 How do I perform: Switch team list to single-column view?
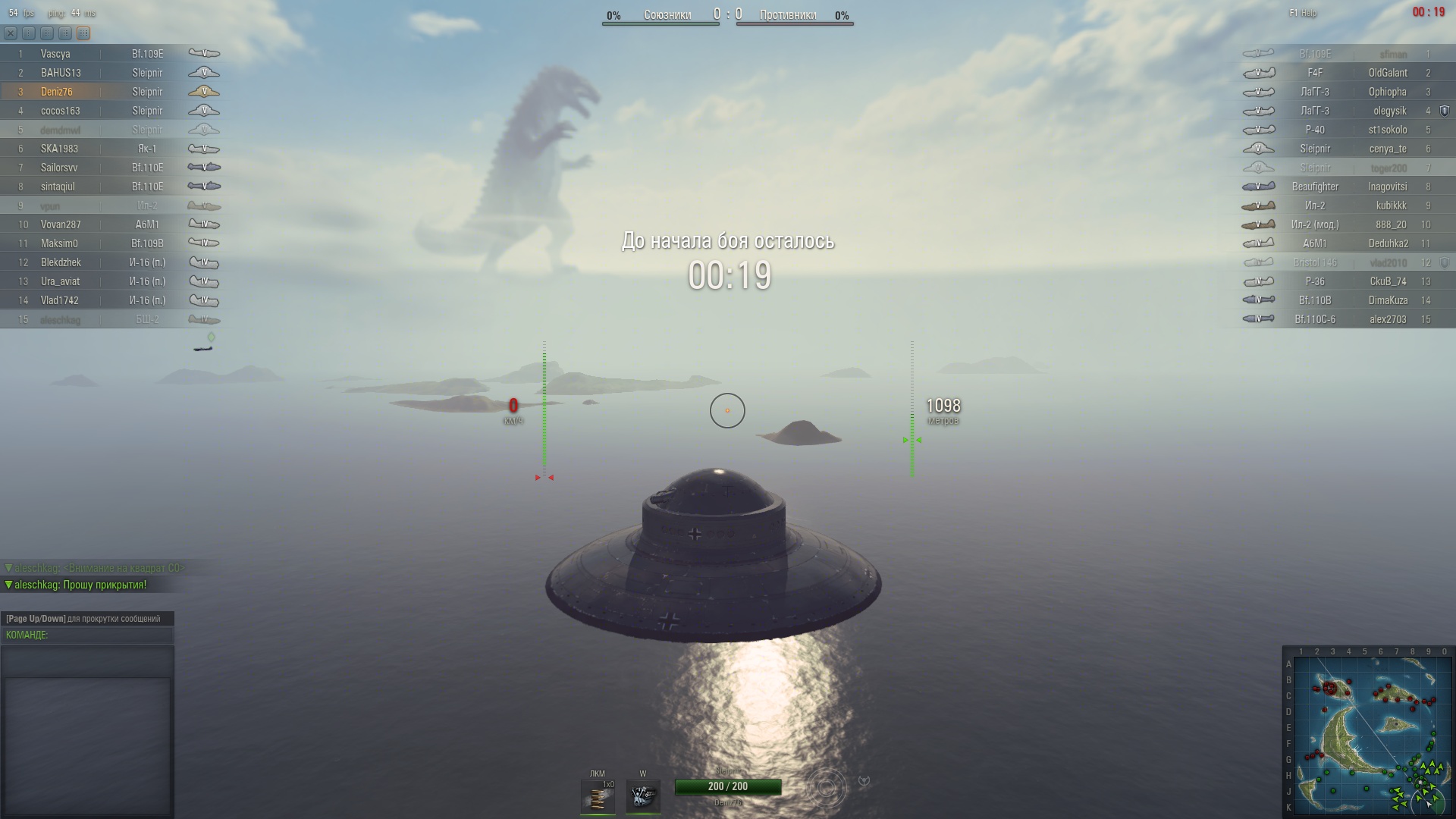click(29, 33)
